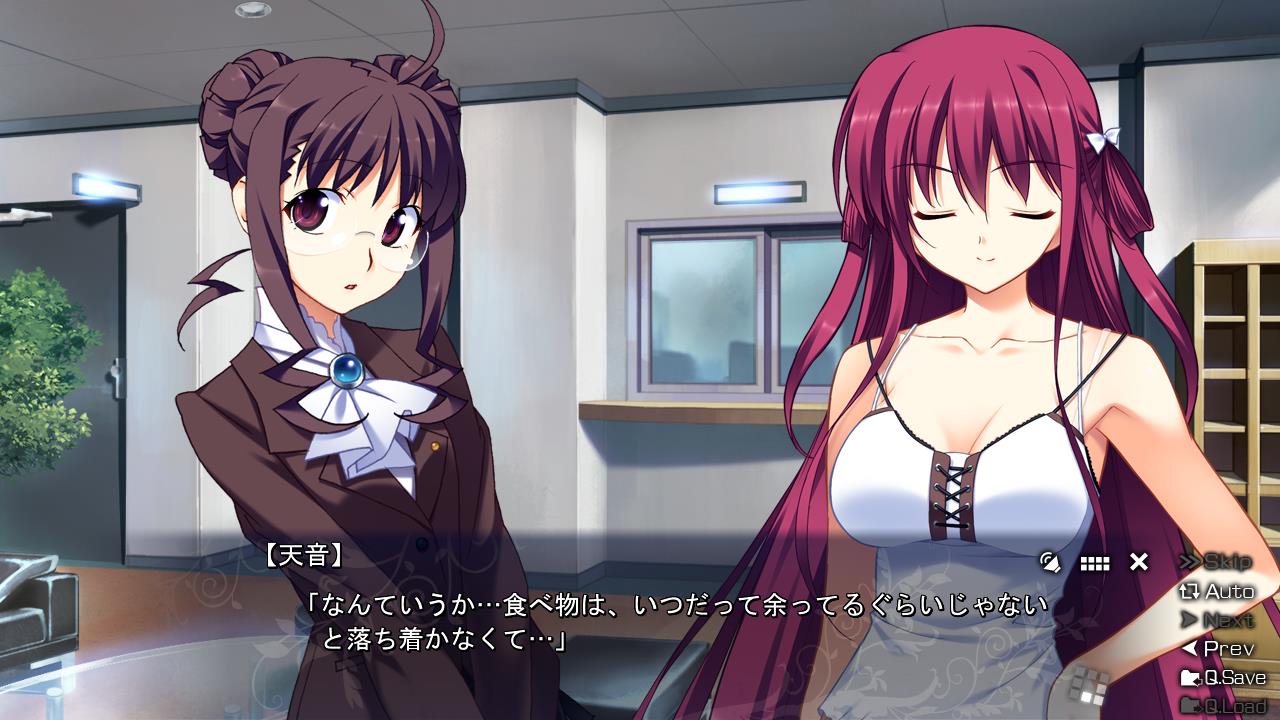This screenshot has height=720, width=1280.
Task: Hide the dialogue box with X
Action: (1138, 562)
